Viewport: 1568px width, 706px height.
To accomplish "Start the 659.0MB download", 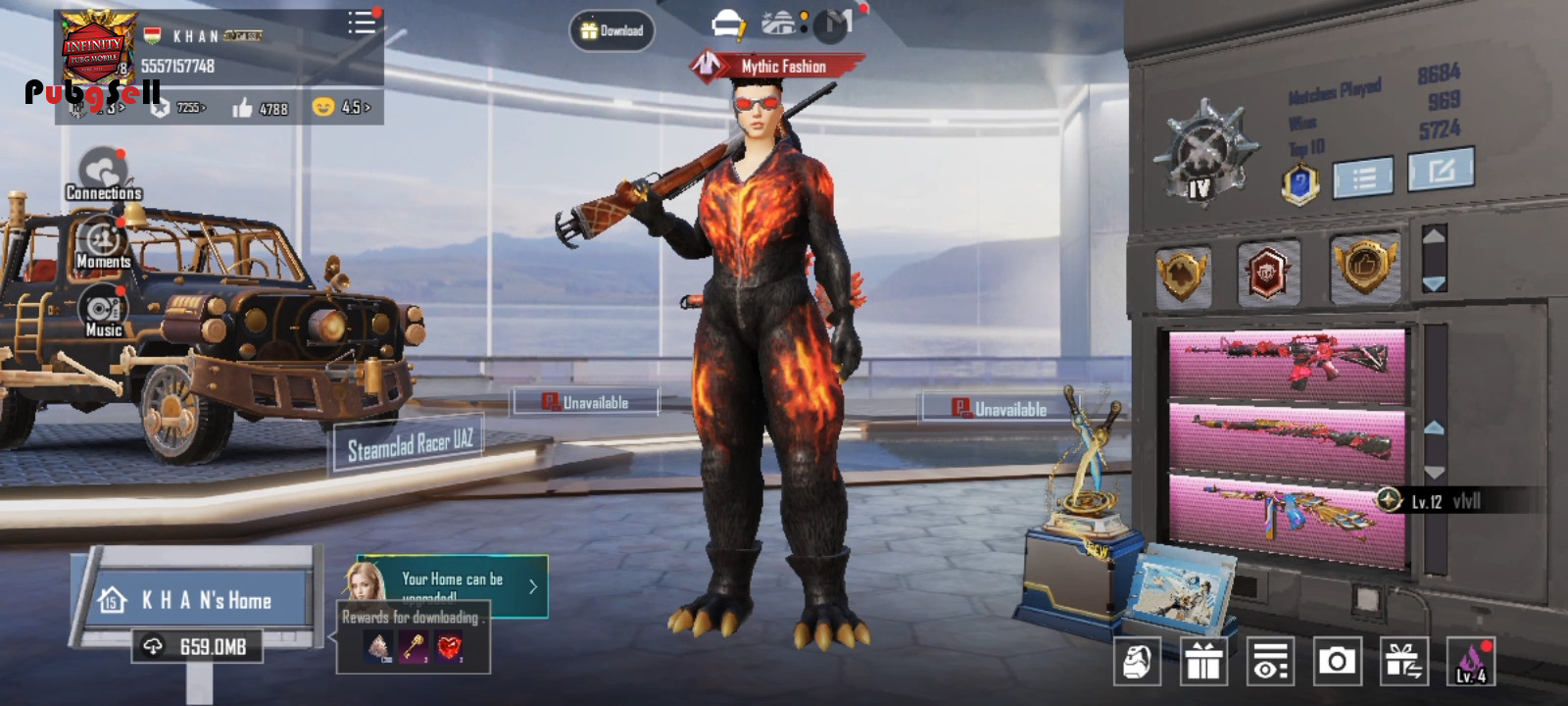I will tap(198, 646).
